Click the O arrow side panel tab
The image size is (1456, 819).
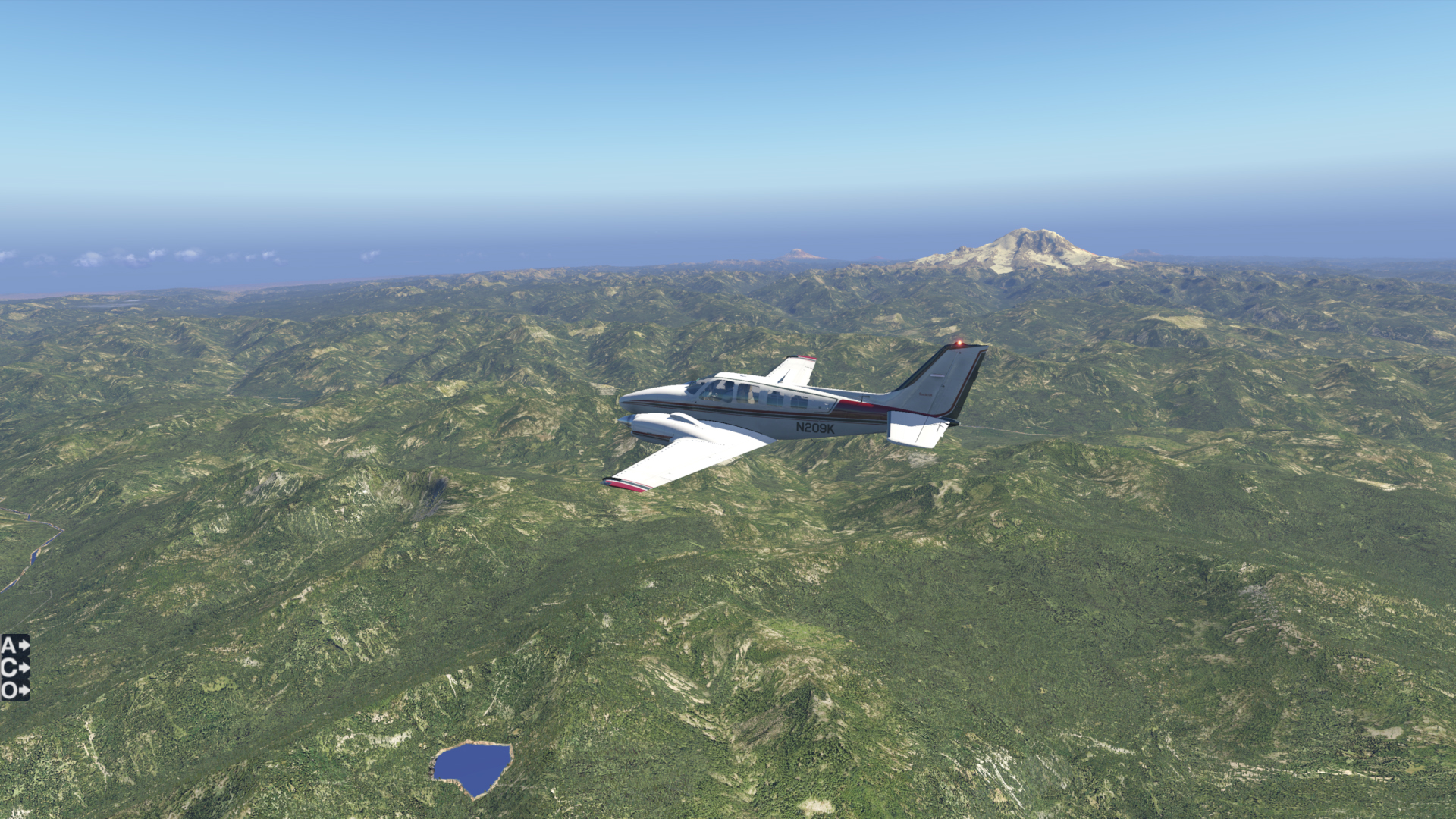14,691
